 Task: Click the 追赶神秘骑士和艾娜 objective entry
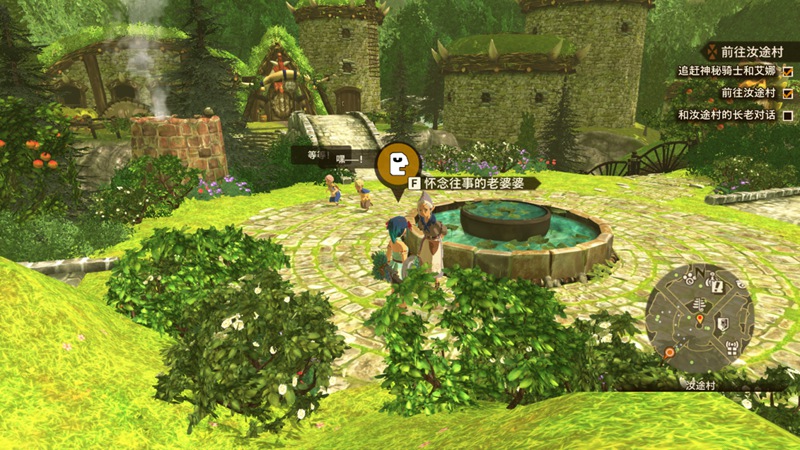727,72
